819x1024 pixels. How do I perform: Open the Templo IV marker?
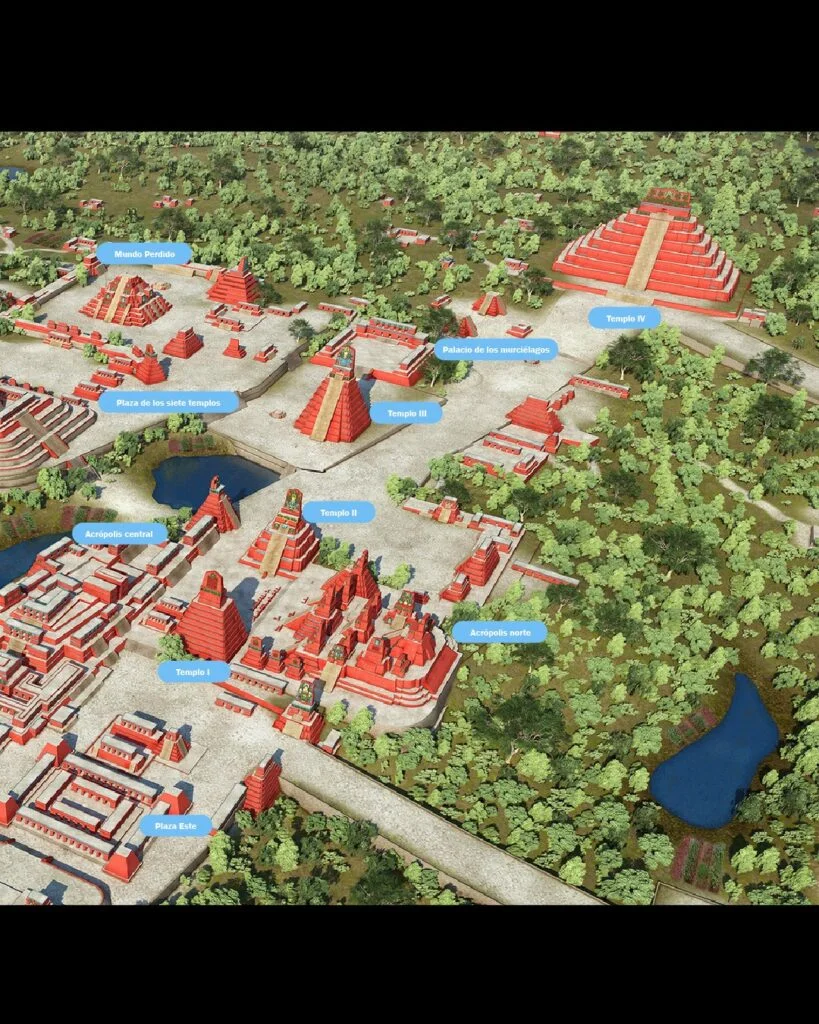(624, 318)
